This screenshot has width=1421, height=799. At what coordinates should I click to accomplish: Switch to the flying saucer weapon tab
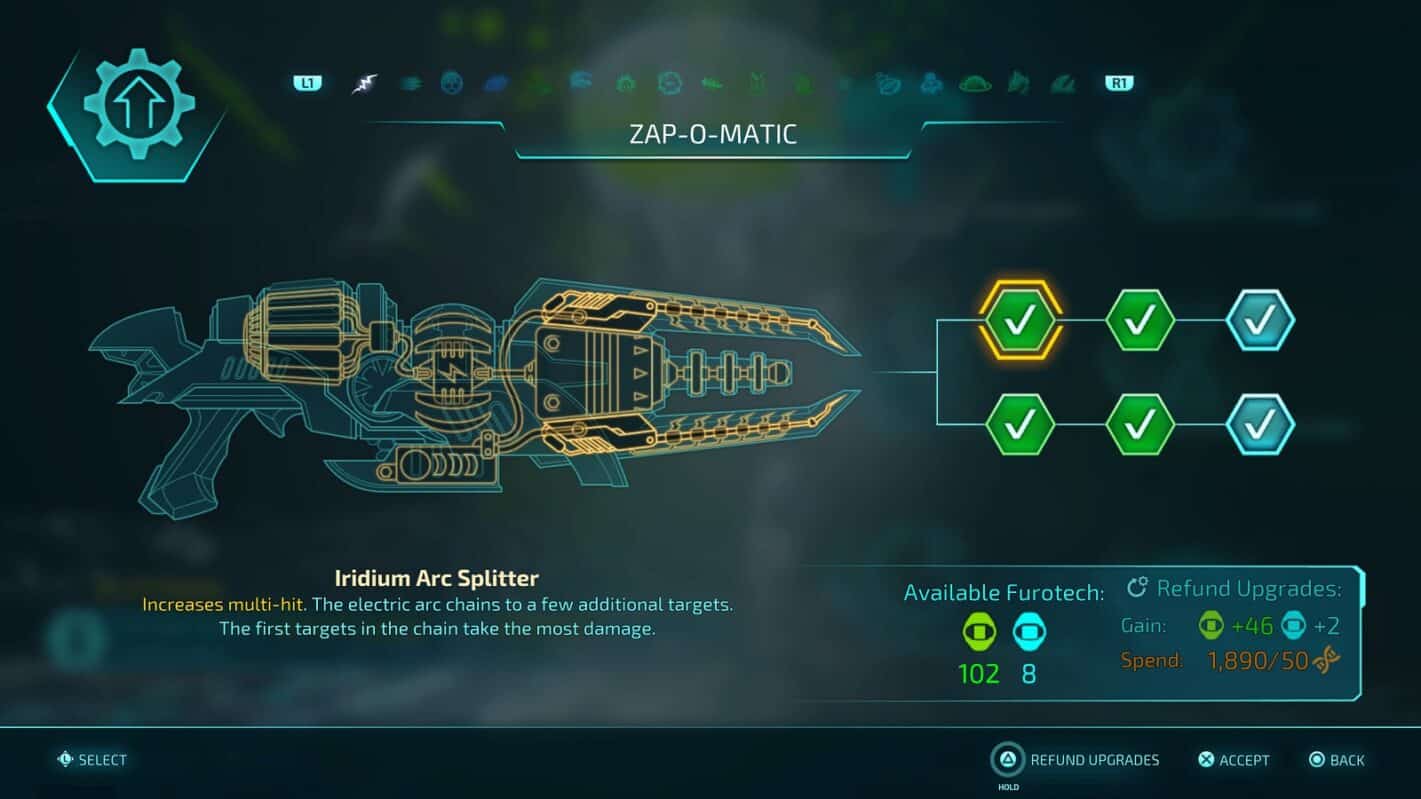click(975, 84)
